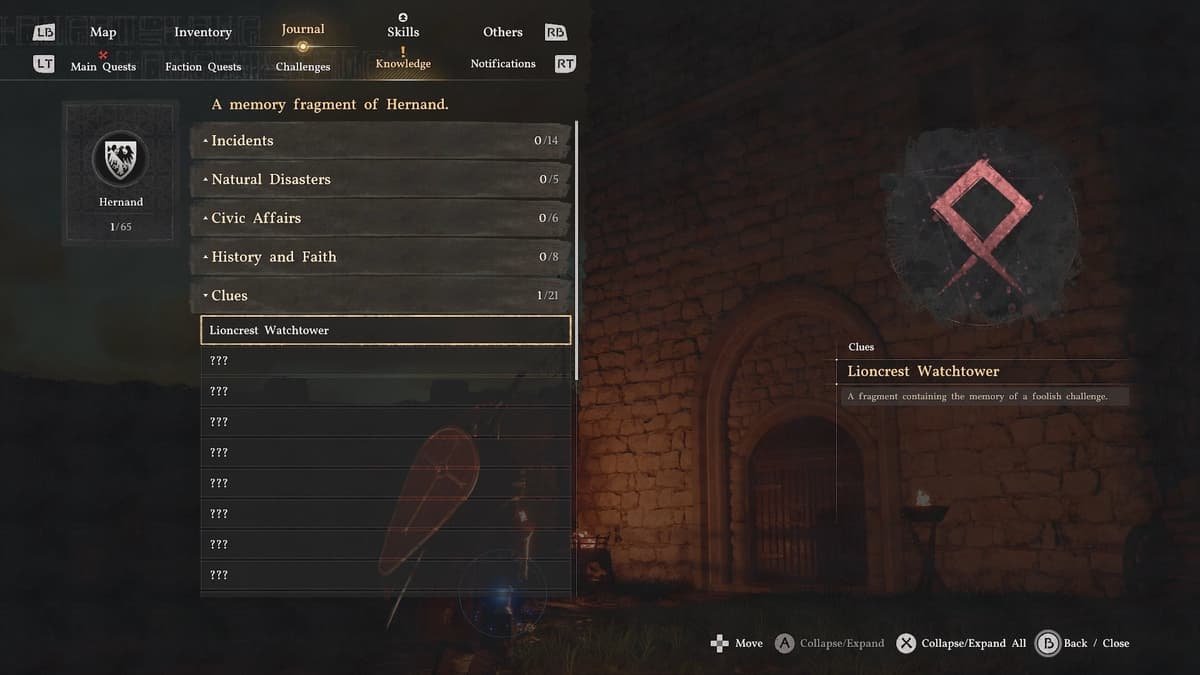
Task: Go to the Skills tab
Action: pos(403,32)
